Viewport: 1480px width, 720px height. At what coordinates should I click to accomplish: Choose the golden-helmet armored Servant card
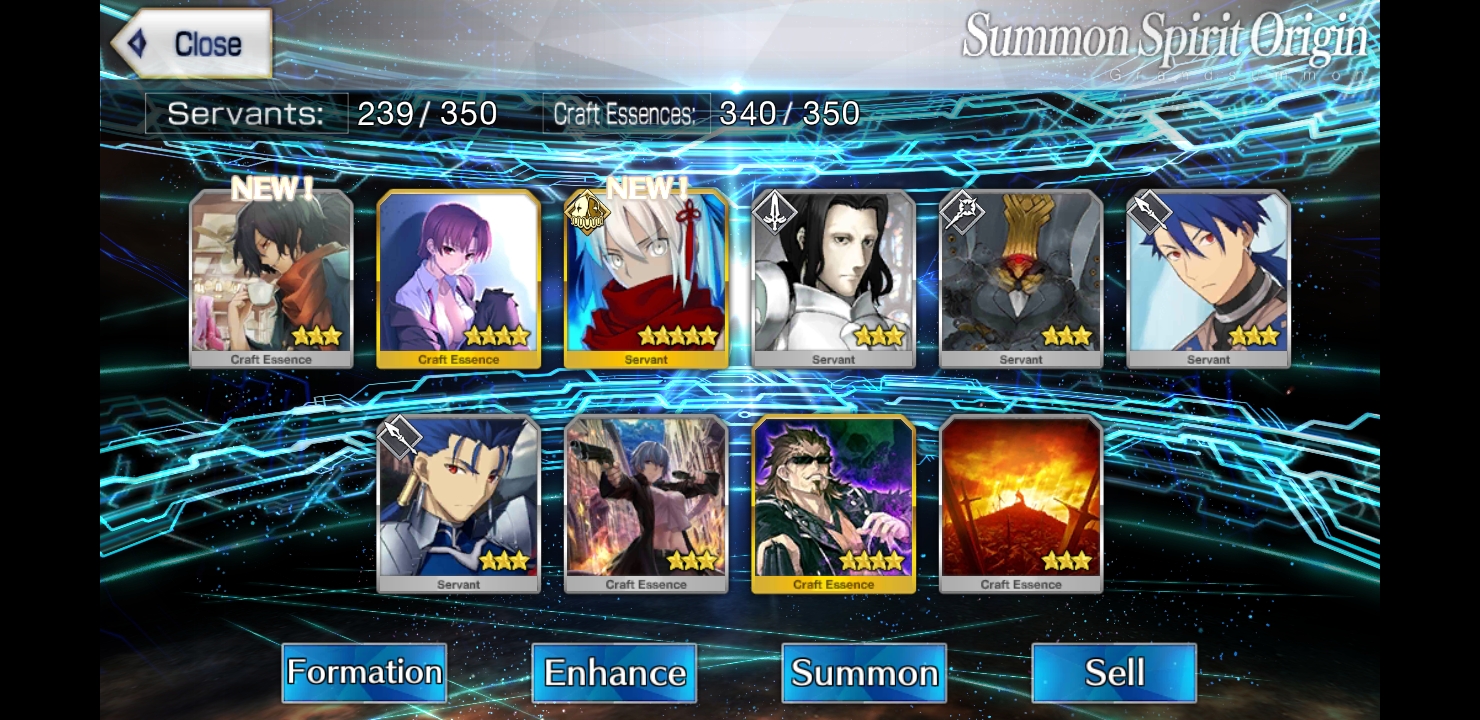coord(1021,279)
